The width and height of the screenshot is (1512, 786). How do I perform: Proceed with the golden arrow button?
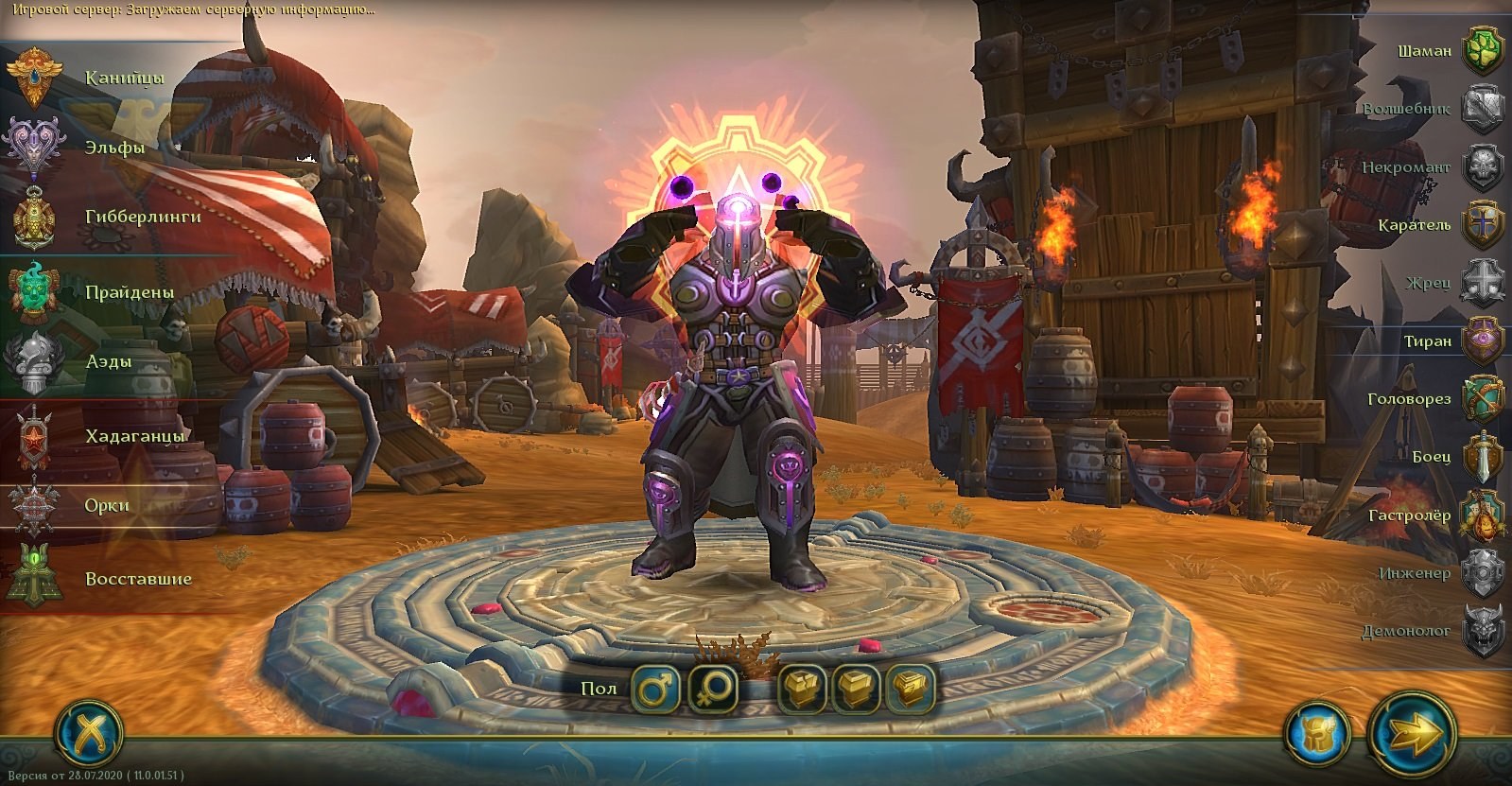click(x=1413, y=731)
